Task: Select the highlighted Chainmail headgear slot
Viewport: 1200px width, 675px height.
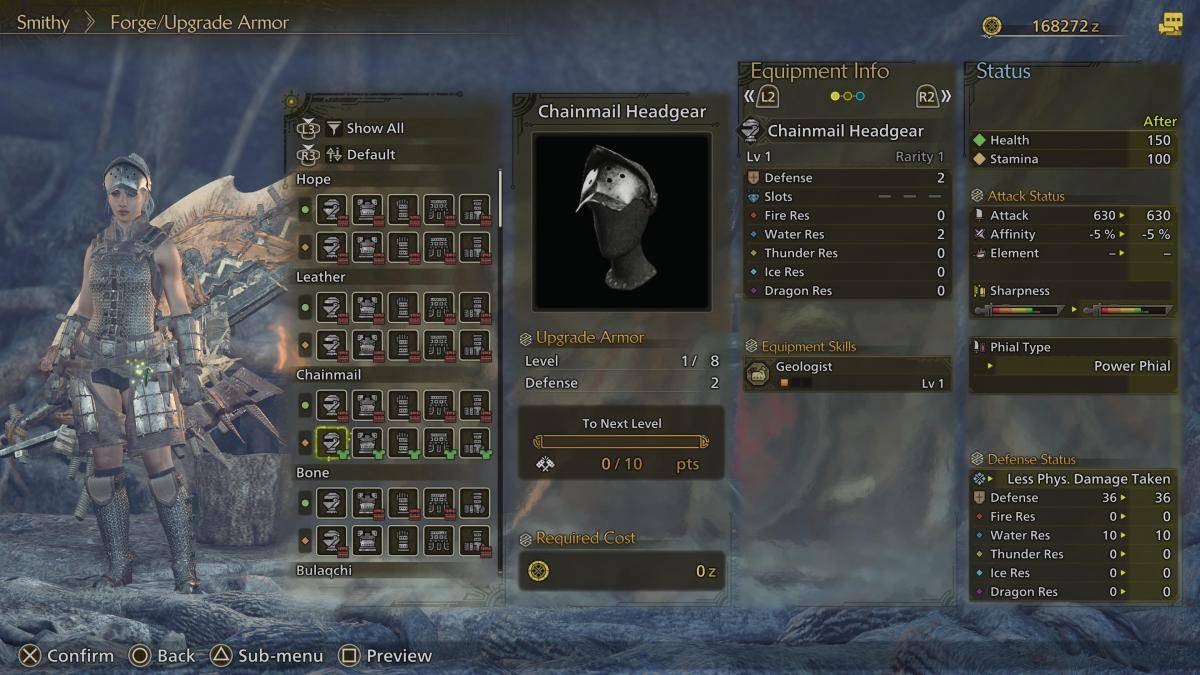Action: (x=332, y=441)
